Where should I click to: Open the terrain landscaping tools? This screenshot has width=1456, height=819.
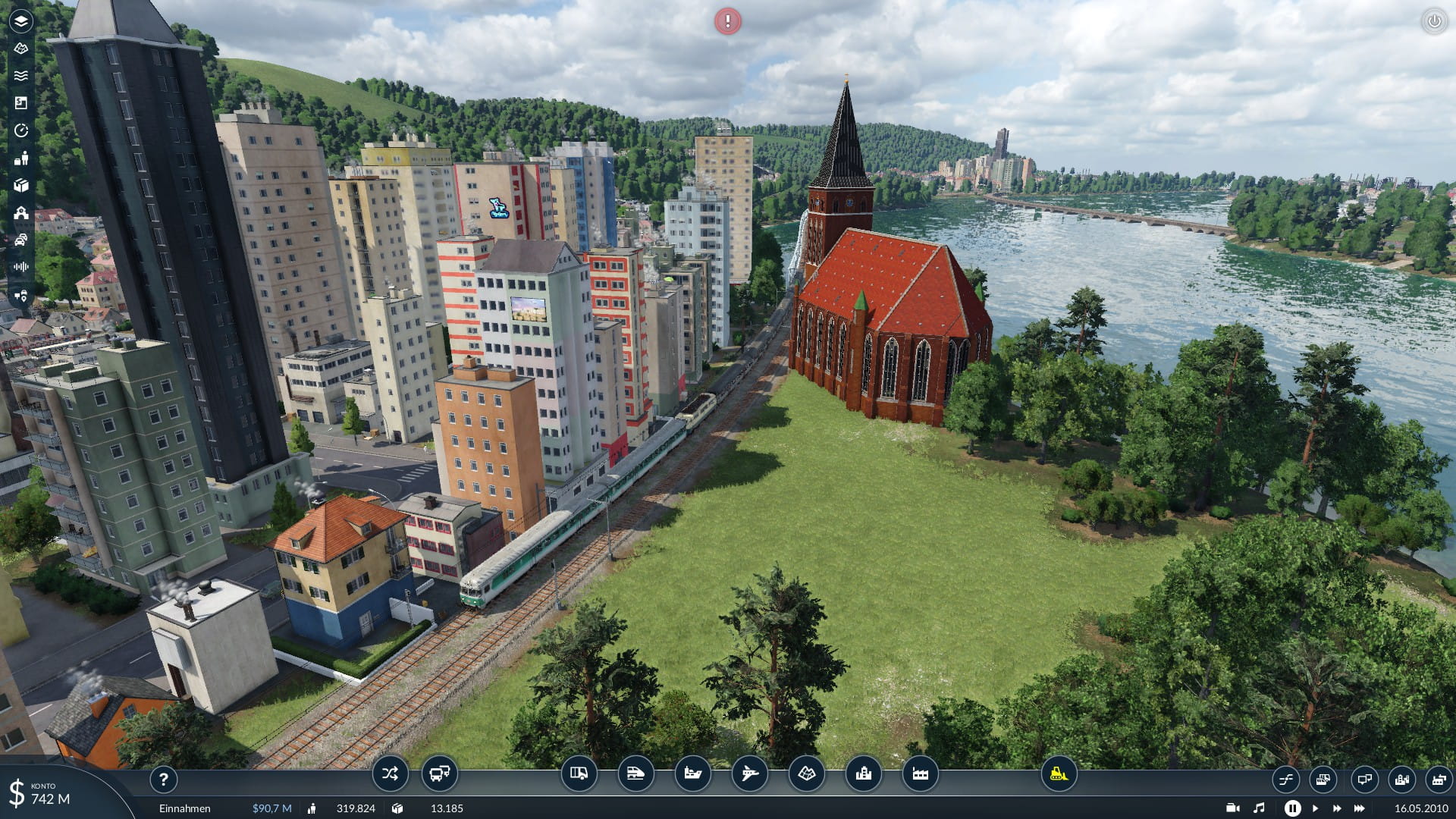[806, 774]
